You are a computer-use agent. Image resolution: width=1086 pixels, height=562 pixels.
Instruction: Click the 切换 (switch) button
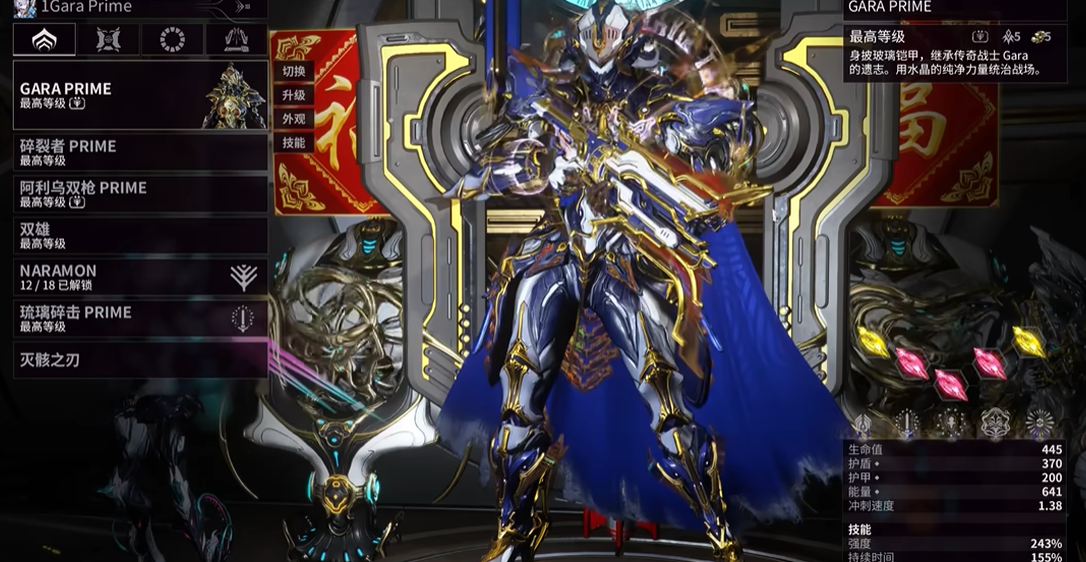pos(294,72)
